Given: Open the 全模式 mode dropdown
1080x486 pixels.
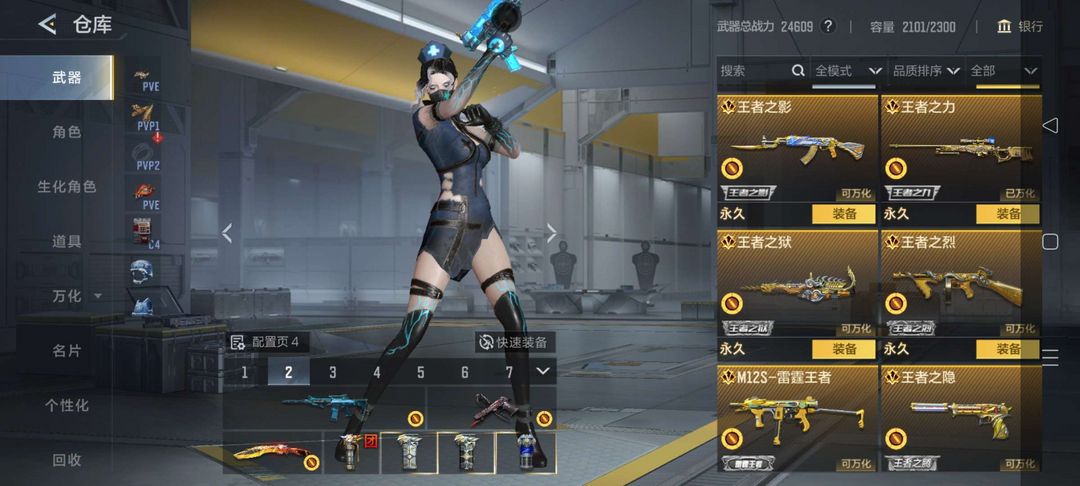Looking at the screenshot, I should (x=847, y=71).
